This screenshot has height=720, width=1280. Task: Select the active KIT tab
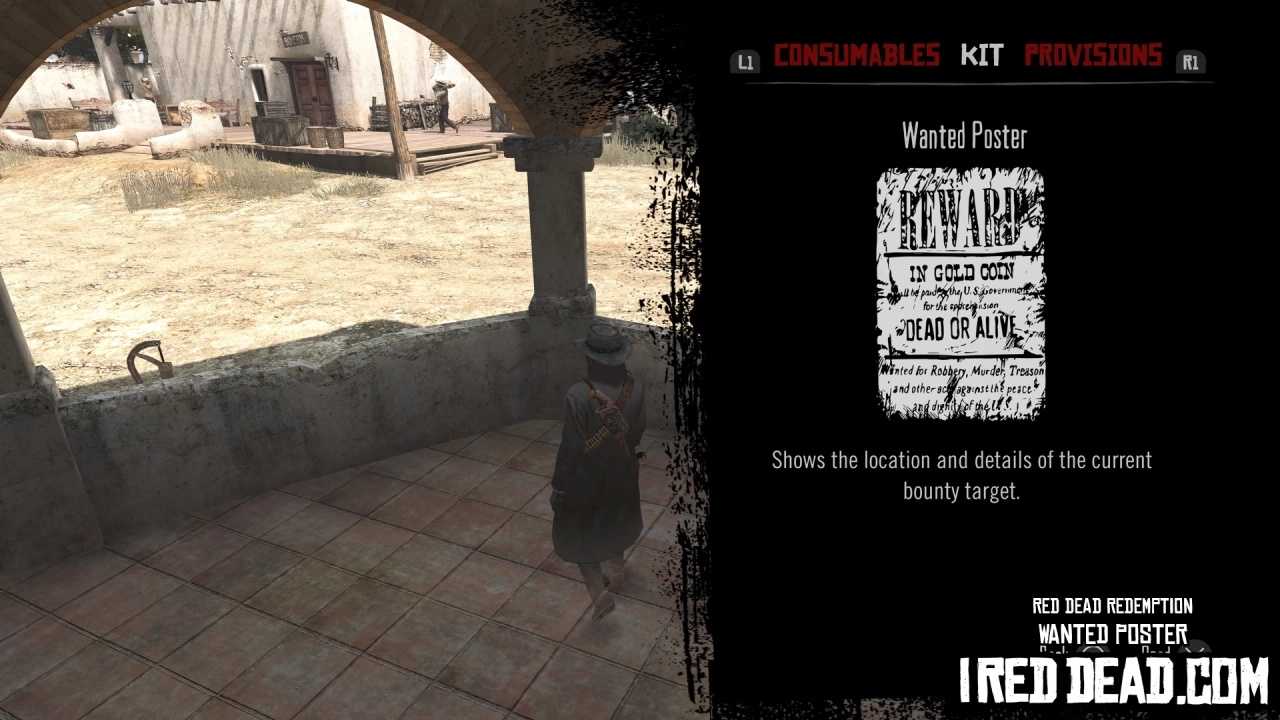click(x=982, y=56)
